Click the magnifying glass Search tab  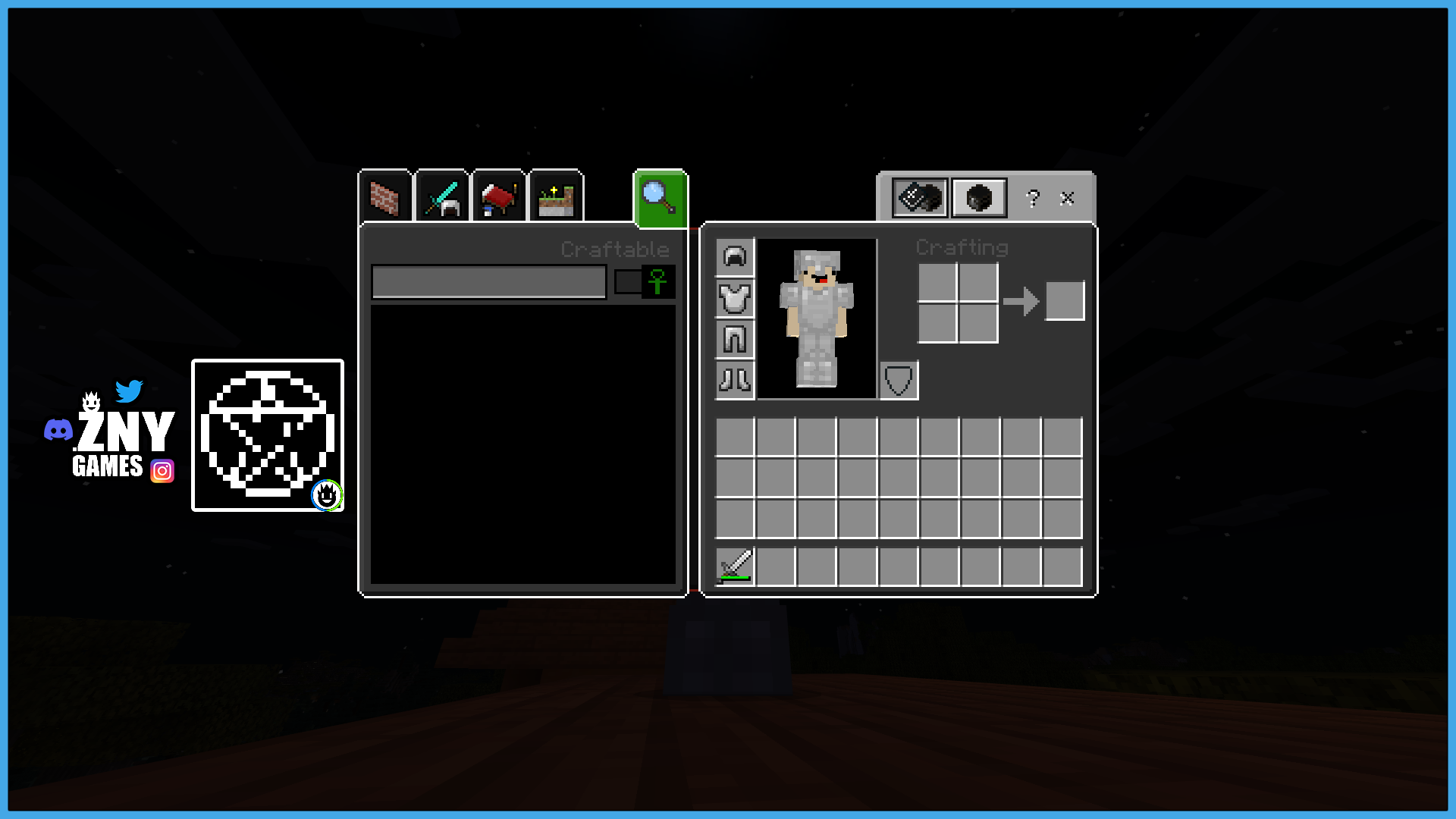(x=659, y=198)
